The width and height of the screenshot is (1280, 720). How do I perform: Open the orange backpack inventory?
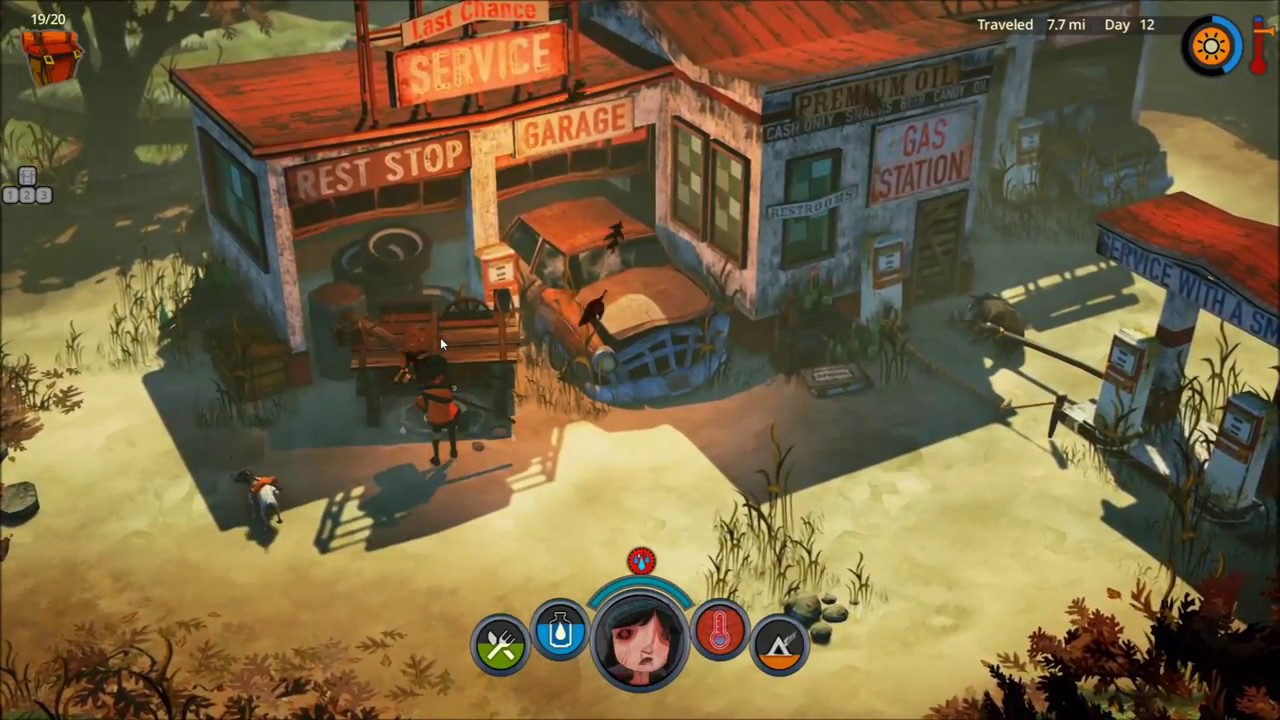(51, 55)
